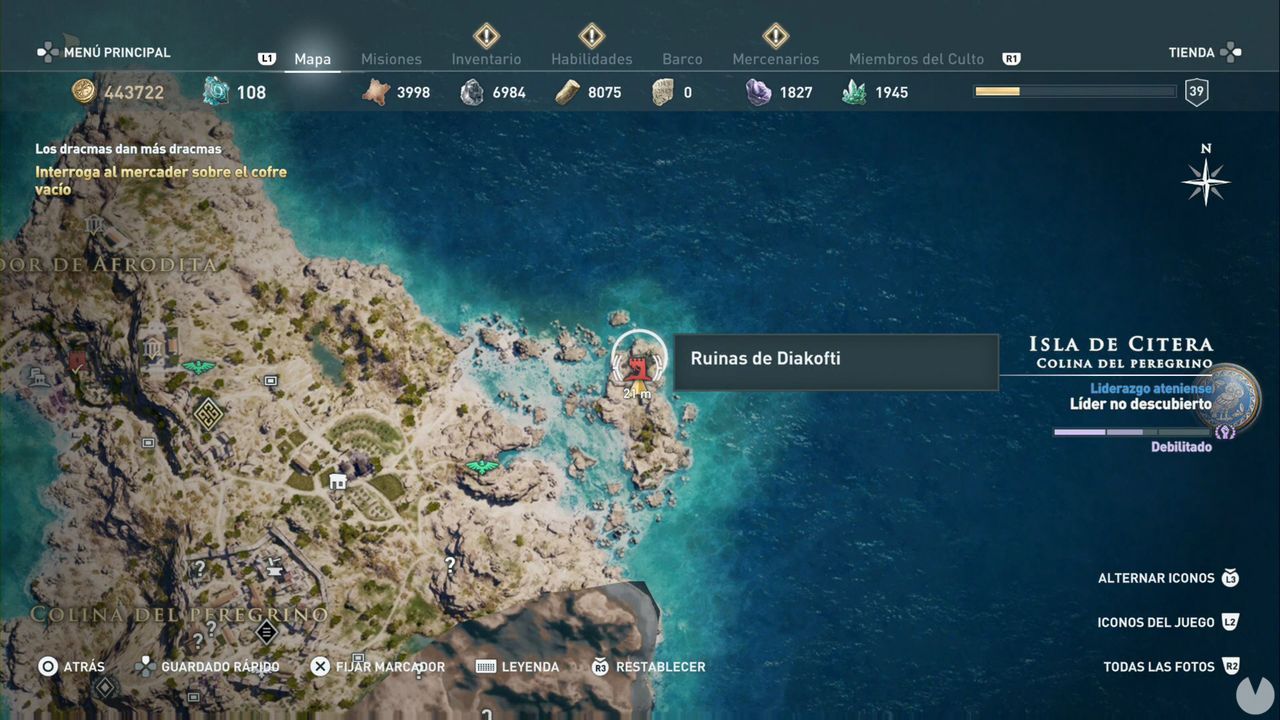The image size is (1280, 720).
Task: Select the orichalcum currency icon
Action: tap(214, 91)
